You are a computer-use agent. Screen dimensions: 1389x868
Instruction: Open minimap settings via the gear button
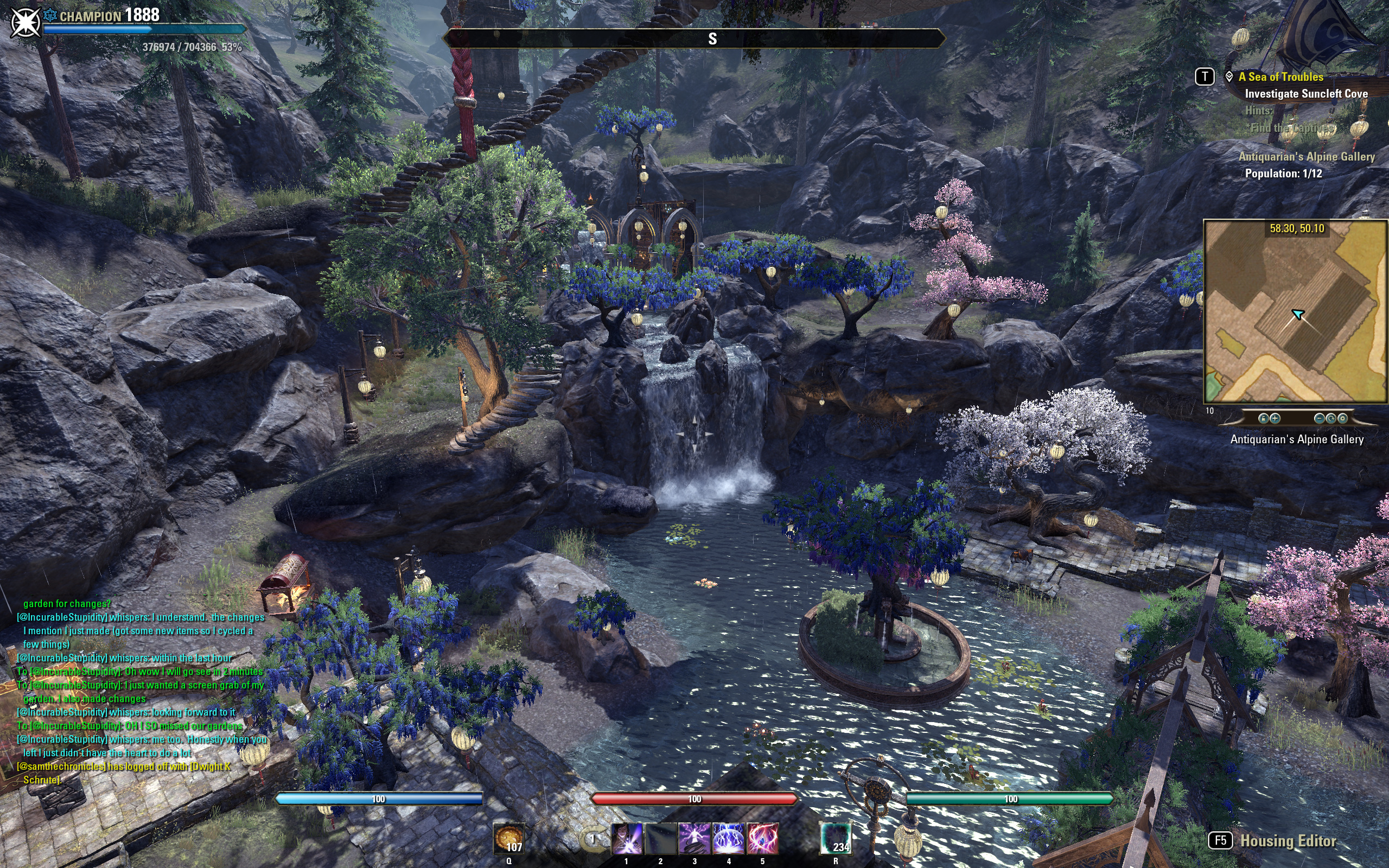click(x=1342, y=418)
